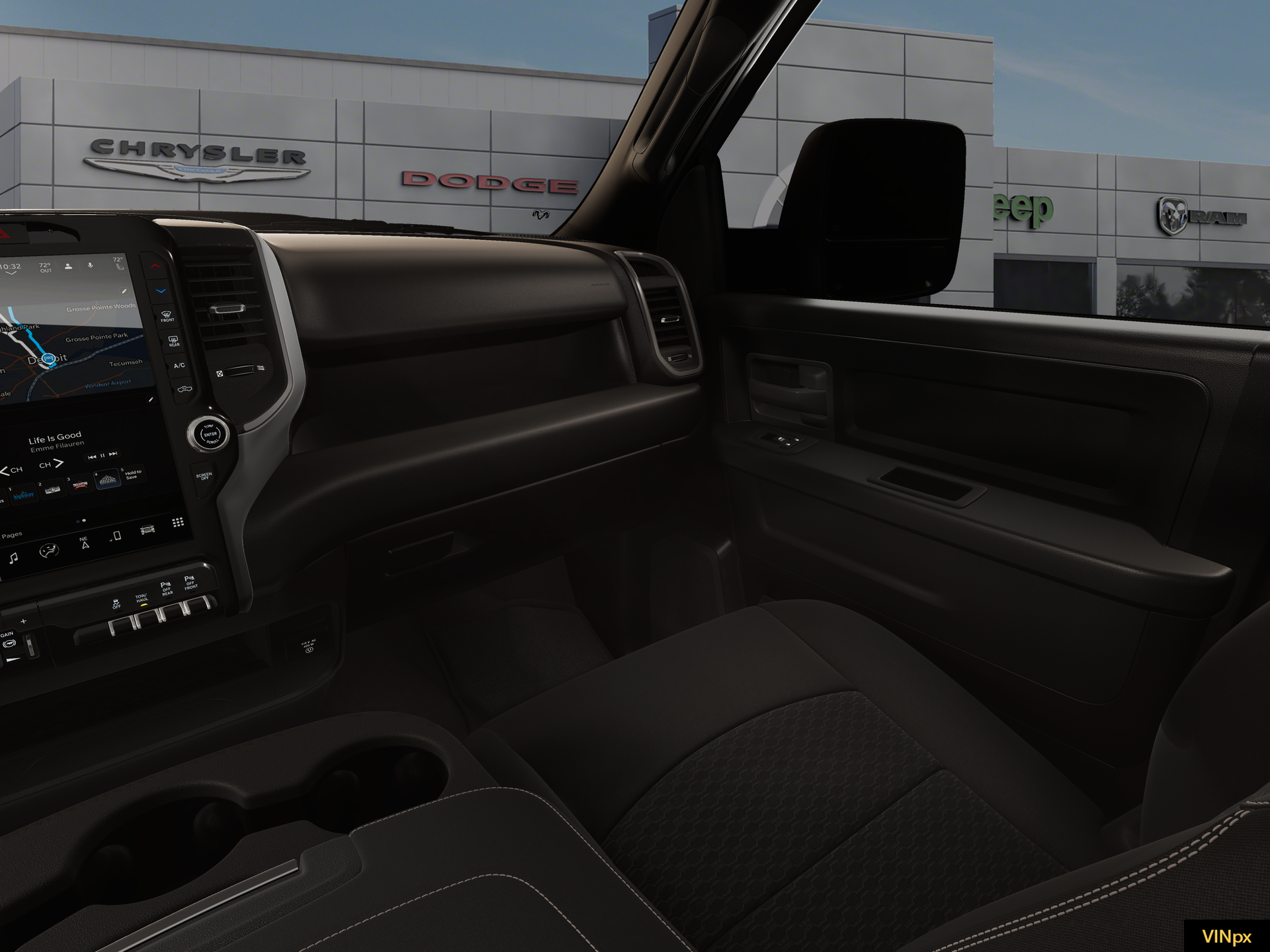Select the Pages label at screen bottom
Image resolution: width=1270 pixels, height=952 pixels.
click(11, 534)
